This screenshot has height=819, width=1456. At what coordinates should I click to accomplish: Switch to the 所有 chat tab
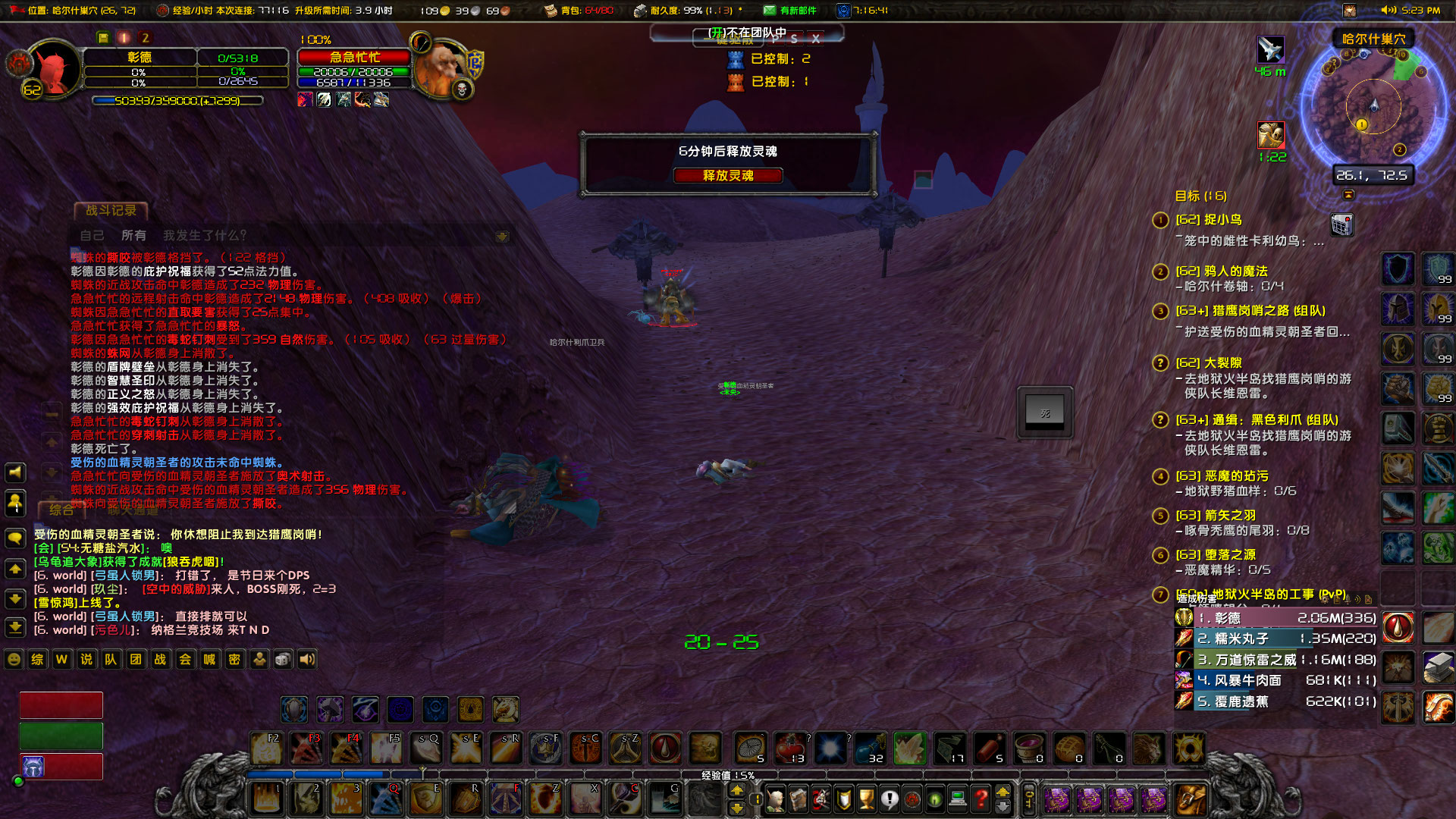pyautogui.click(x=133, y=235)
